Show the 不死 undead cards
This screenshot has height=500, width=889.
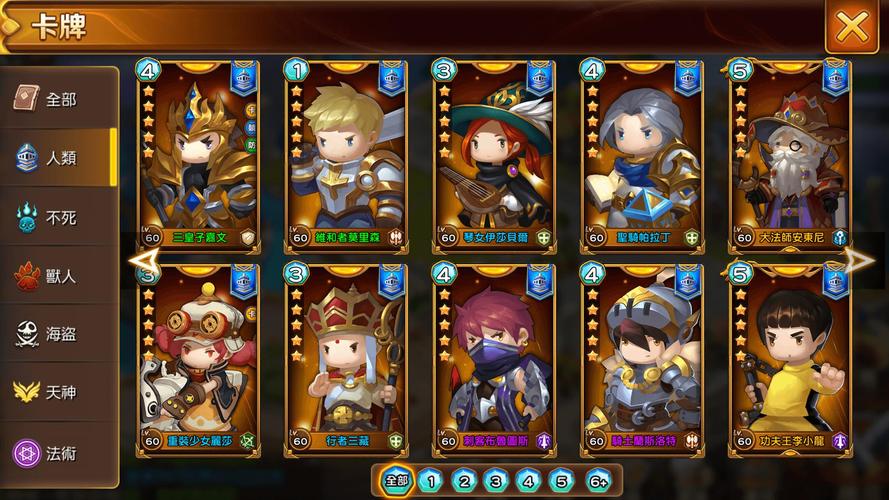coord(59,217)
